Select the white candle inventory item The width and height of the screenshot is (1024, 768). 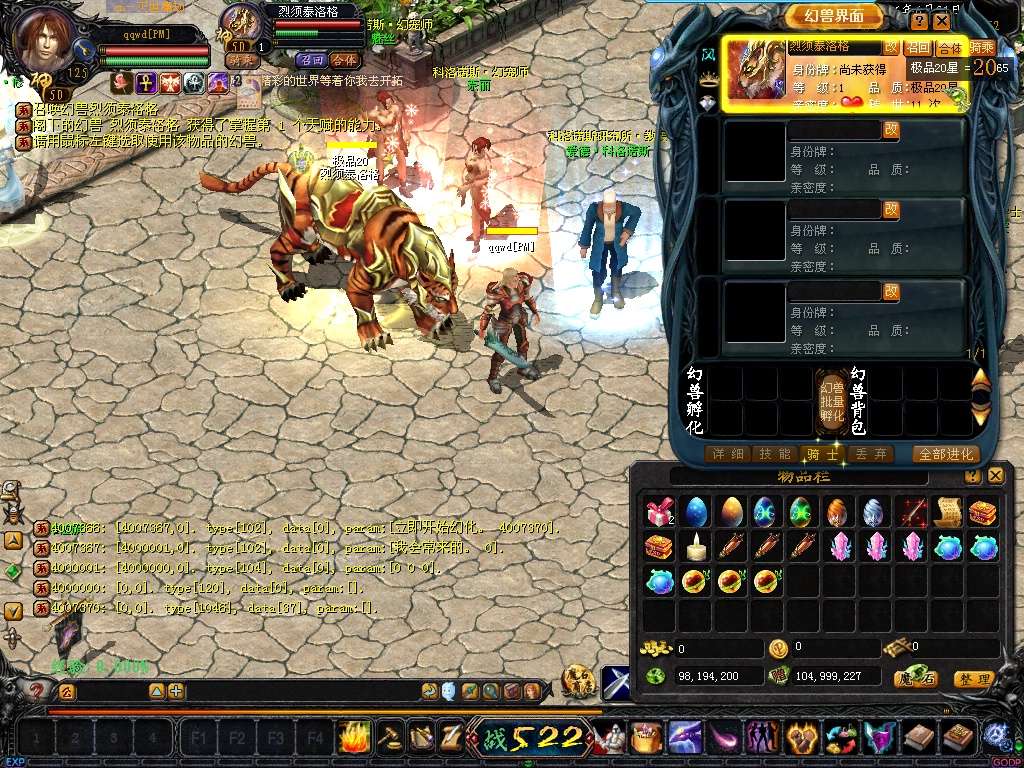point(694,546)
